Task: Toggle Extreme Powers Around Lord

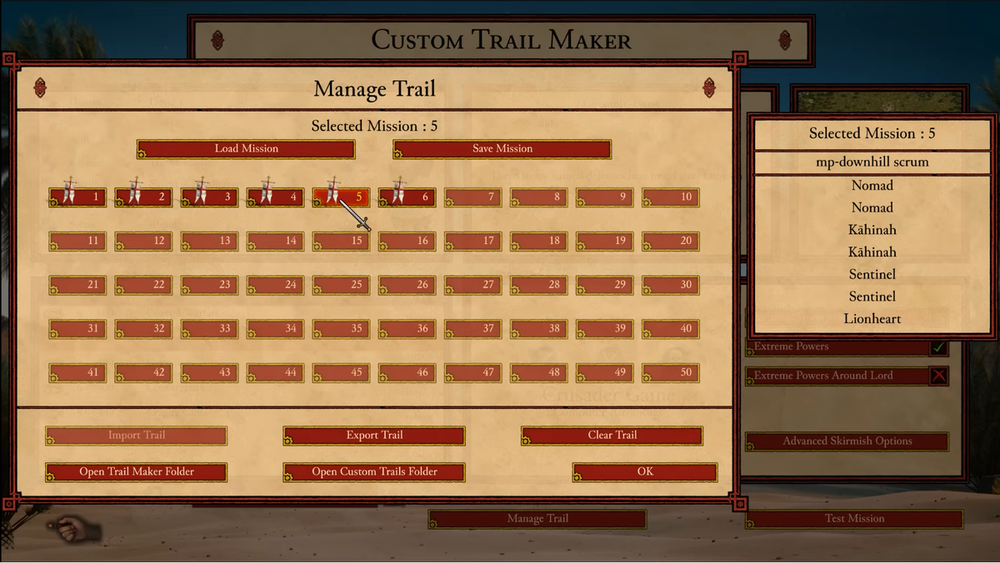Action: pyautogui.click(x=938, y=376)
